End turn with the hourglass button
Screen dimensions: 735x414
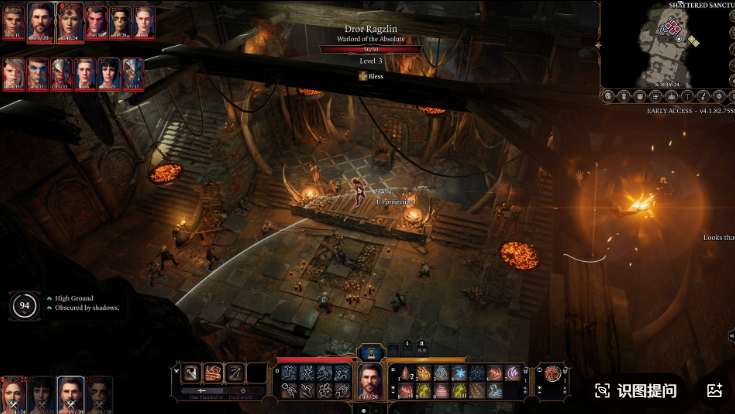click(370, 352)
